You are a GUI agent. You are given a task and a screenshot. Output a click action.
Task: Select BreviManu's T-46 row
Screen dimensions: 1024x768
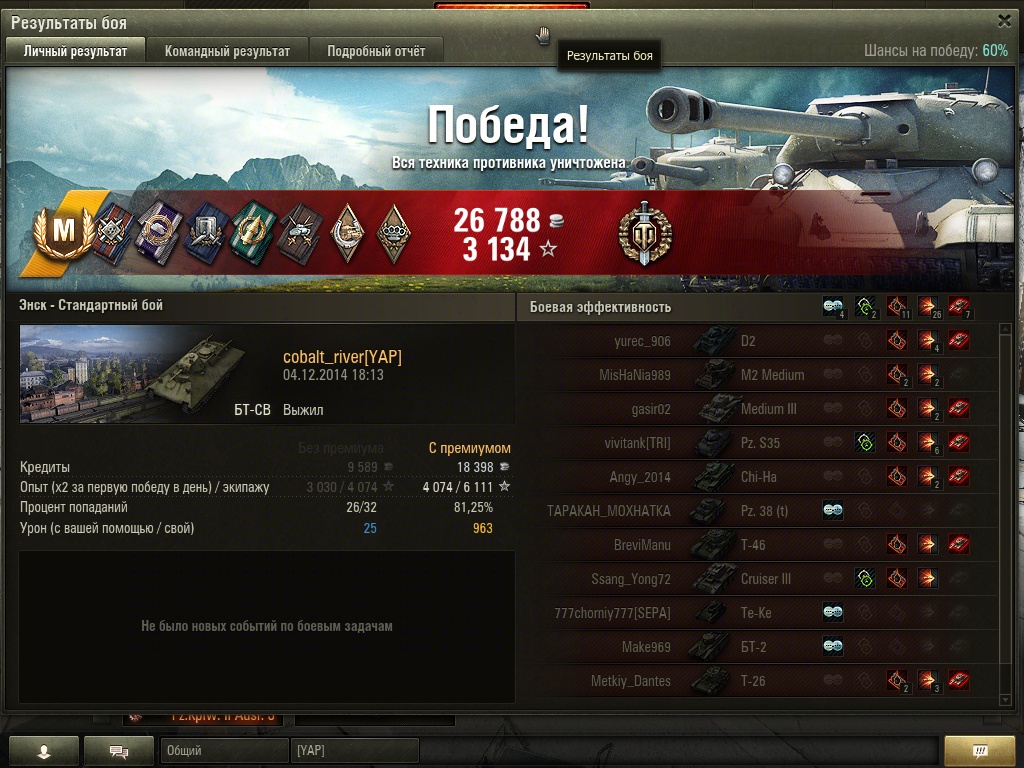(x=760, y=546)
